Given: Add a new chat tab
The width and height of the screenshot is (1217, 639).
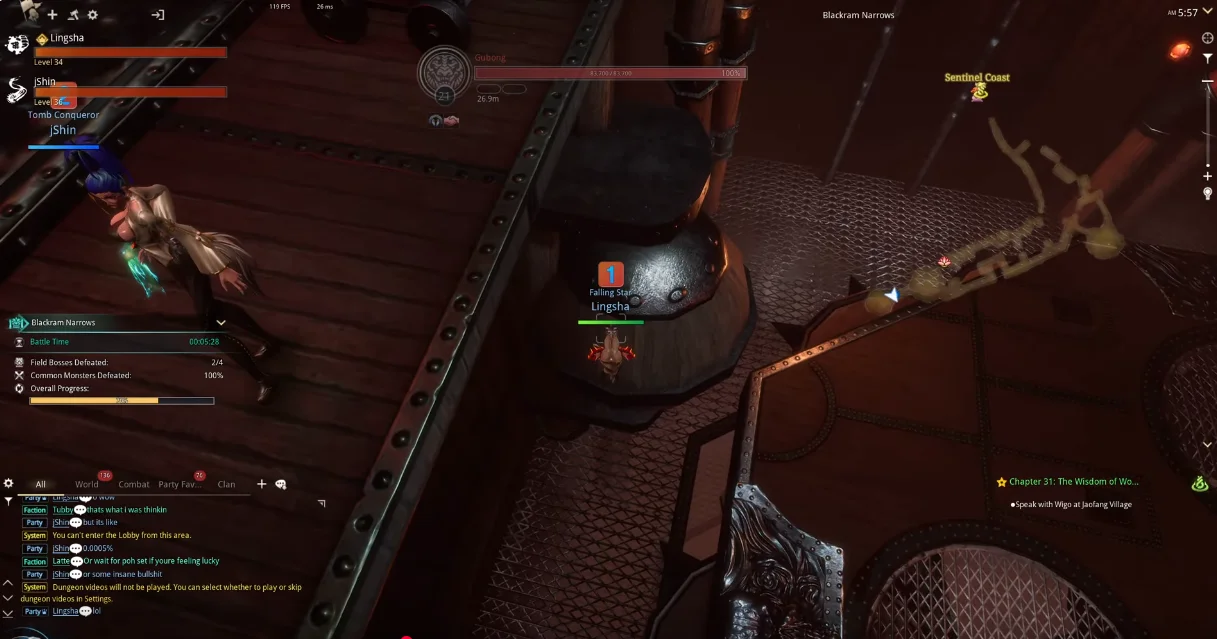Looking at the screenshot, I should coord(262,484).
